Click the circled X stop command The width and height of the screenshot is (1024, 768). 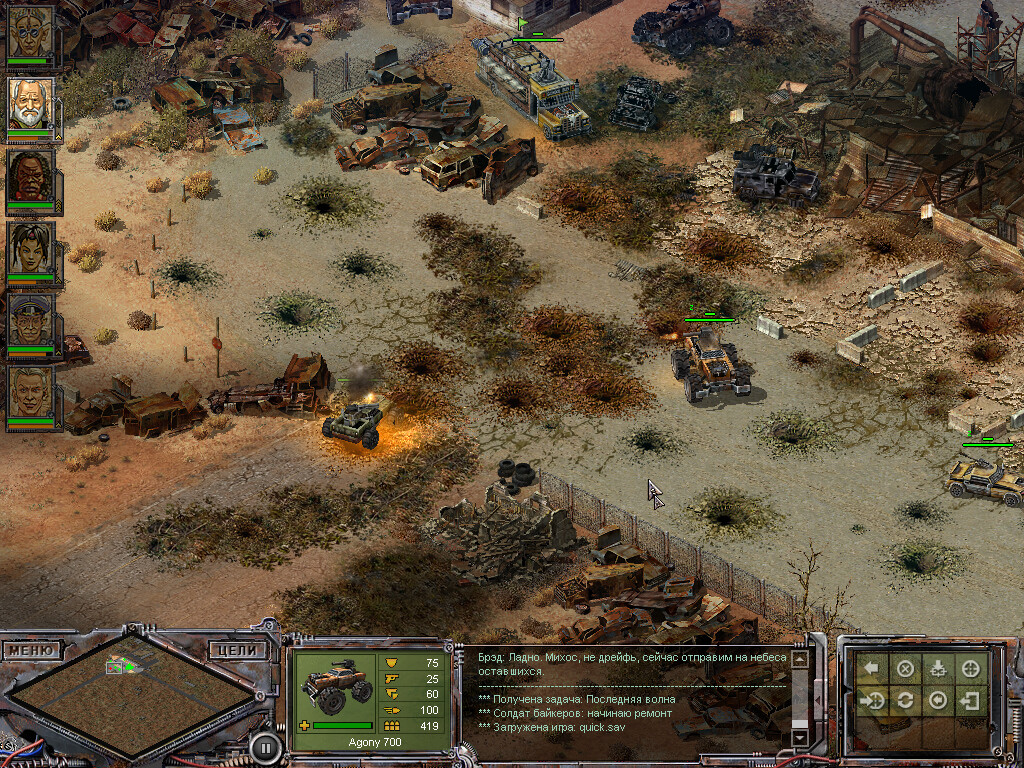905,669
